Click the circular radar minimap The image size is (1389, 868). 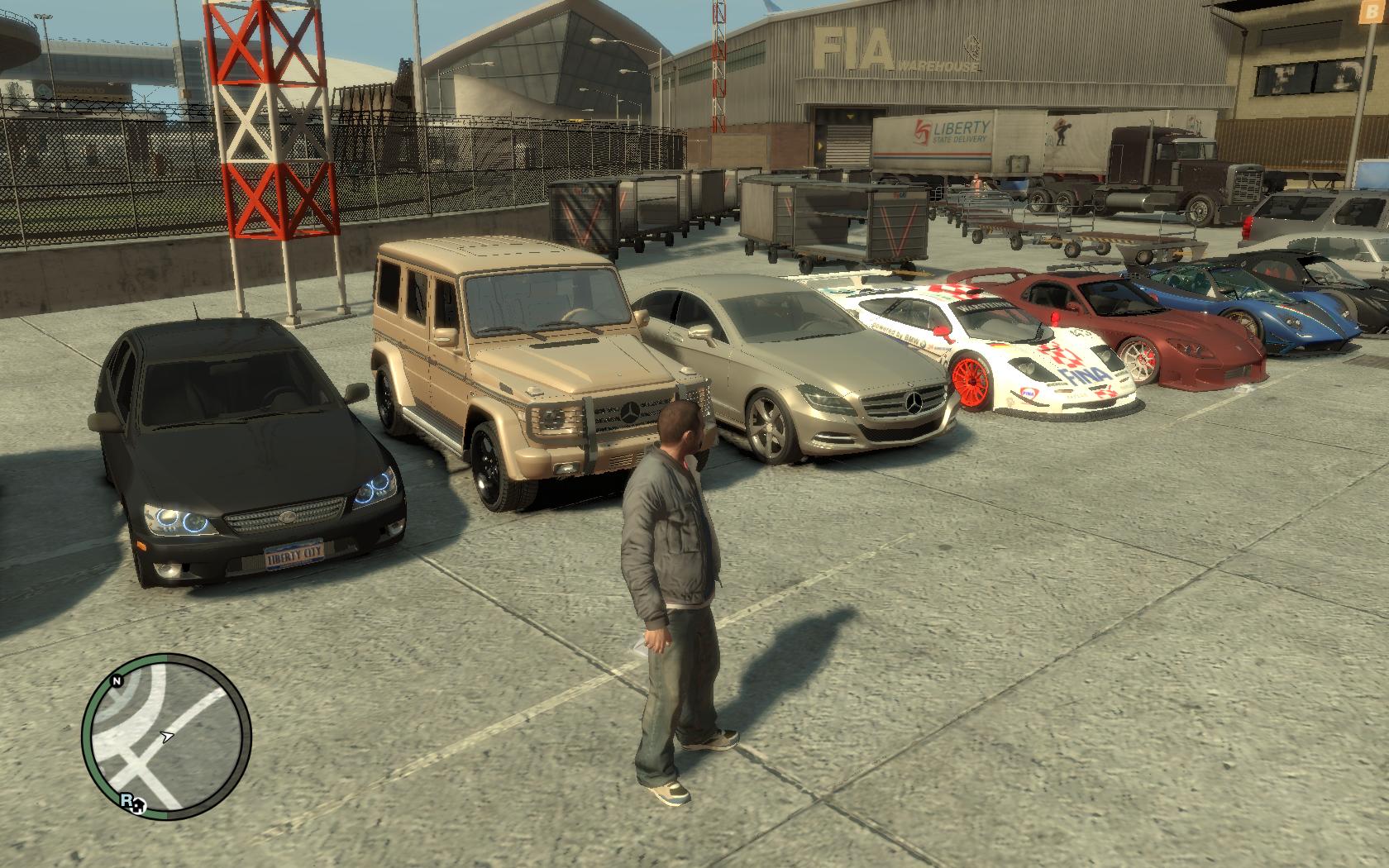pyautogui.click(x=166, y=737)
